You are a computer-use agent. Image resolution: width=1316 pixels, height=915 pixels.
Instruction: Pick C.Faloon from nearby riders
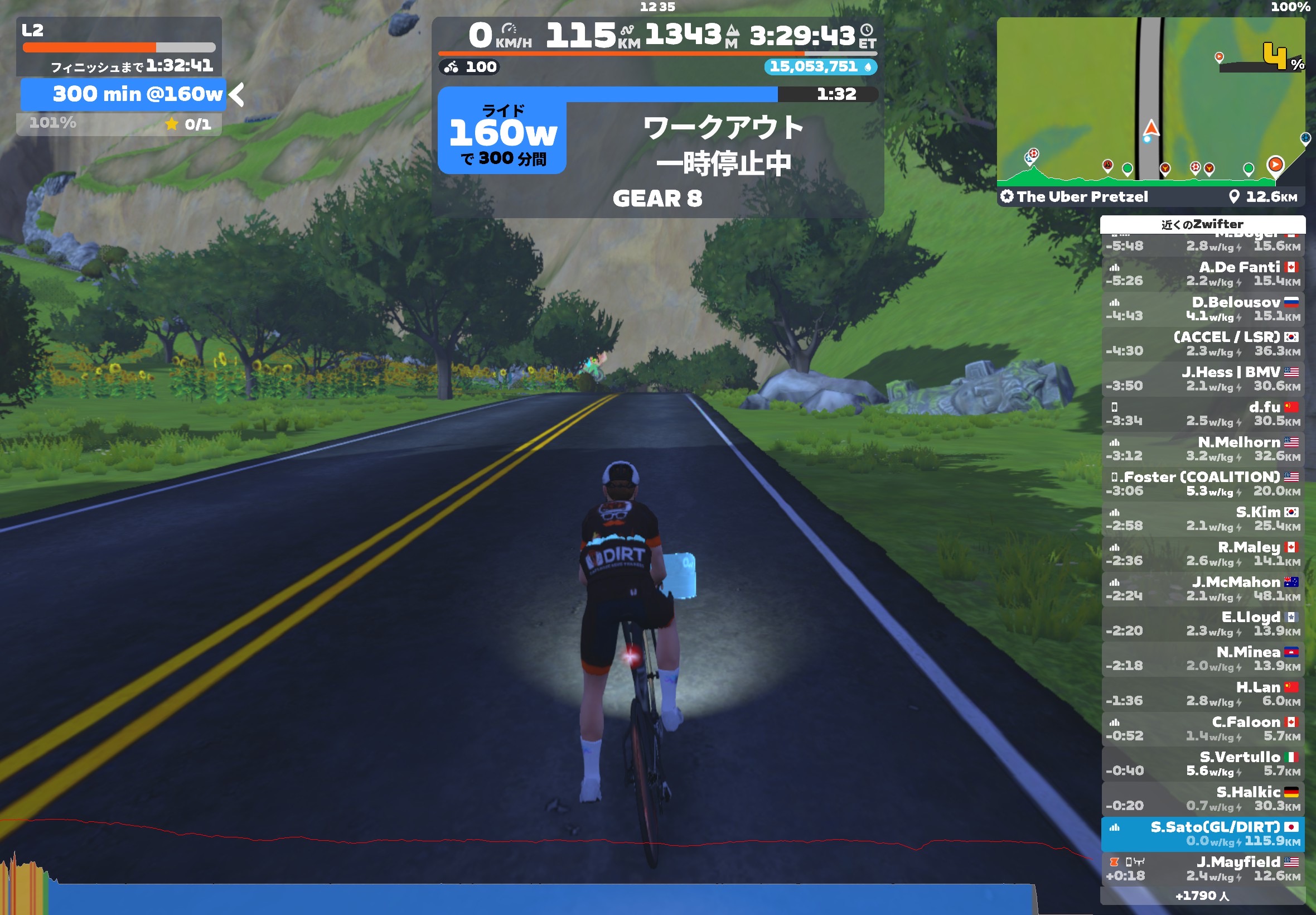[1202, 729]
